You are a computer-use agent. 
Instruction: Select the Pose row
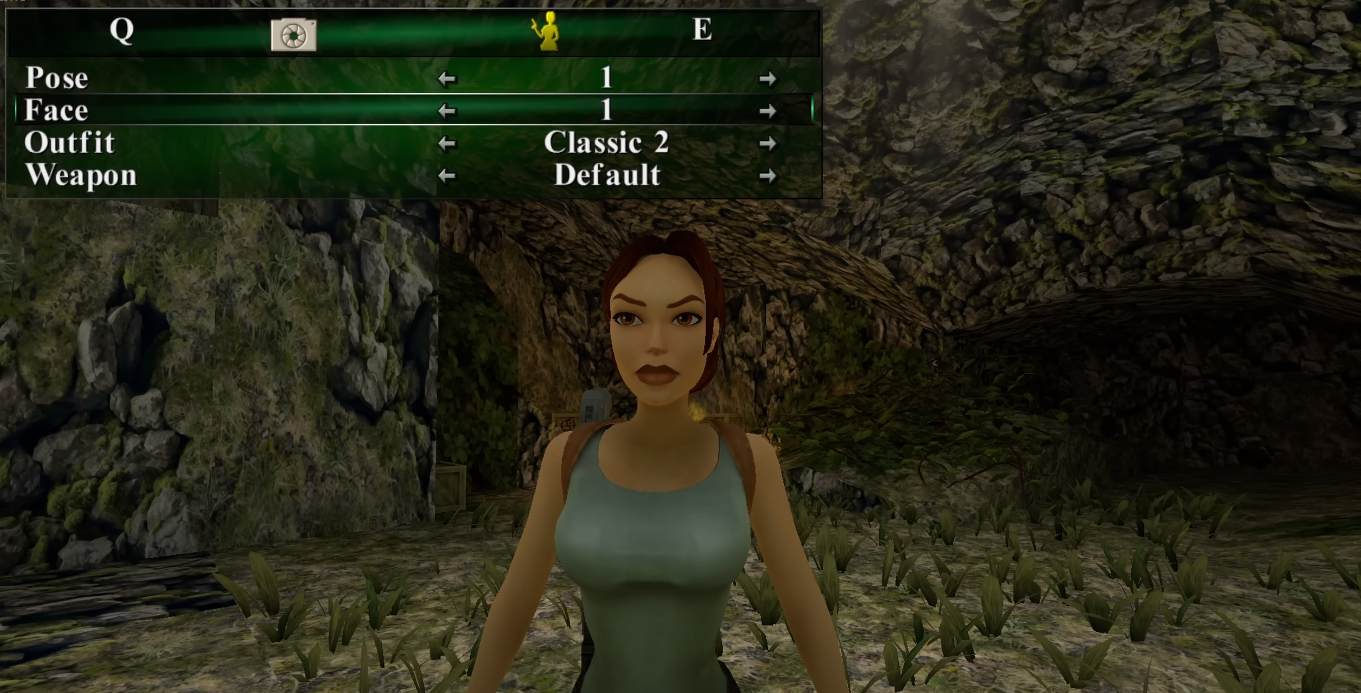(57, 78)
